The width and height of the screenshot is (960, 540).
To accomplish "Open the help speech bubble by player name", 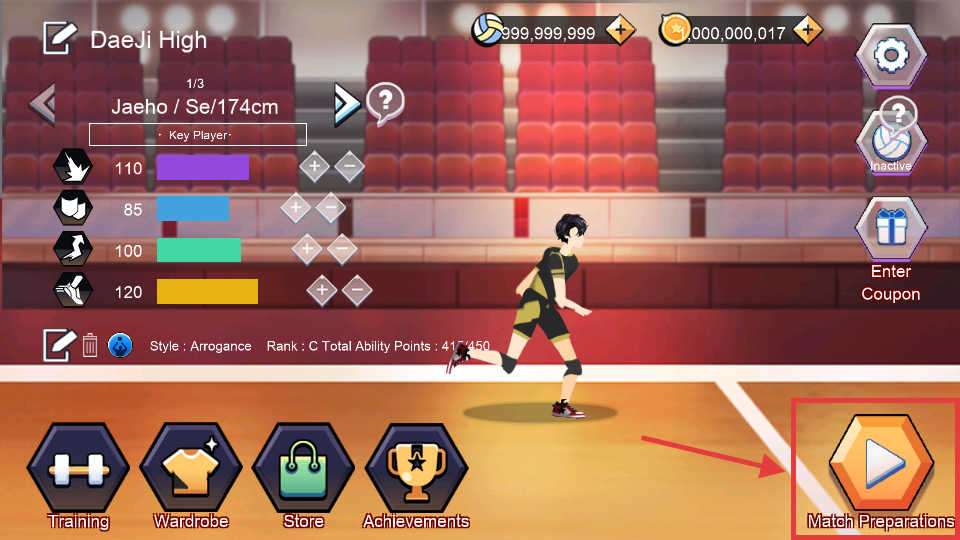I will point(385,102).
